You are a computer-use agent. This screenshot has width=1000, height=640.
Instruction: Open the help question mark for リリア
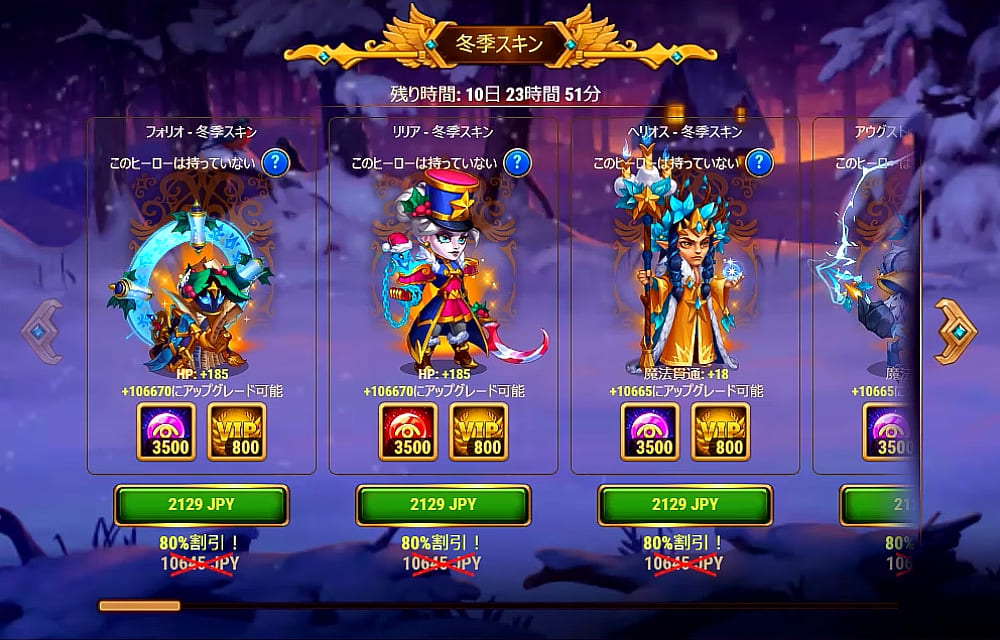(x=517, y=162)
